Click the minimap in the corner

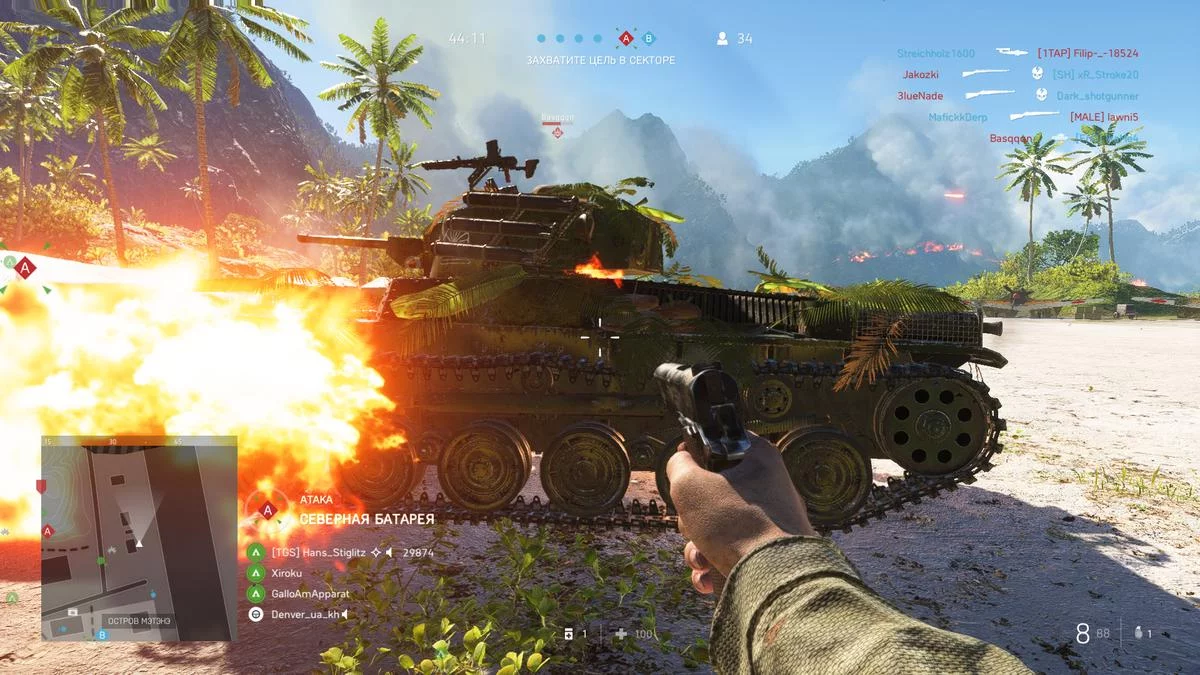(x=139, y=538)
